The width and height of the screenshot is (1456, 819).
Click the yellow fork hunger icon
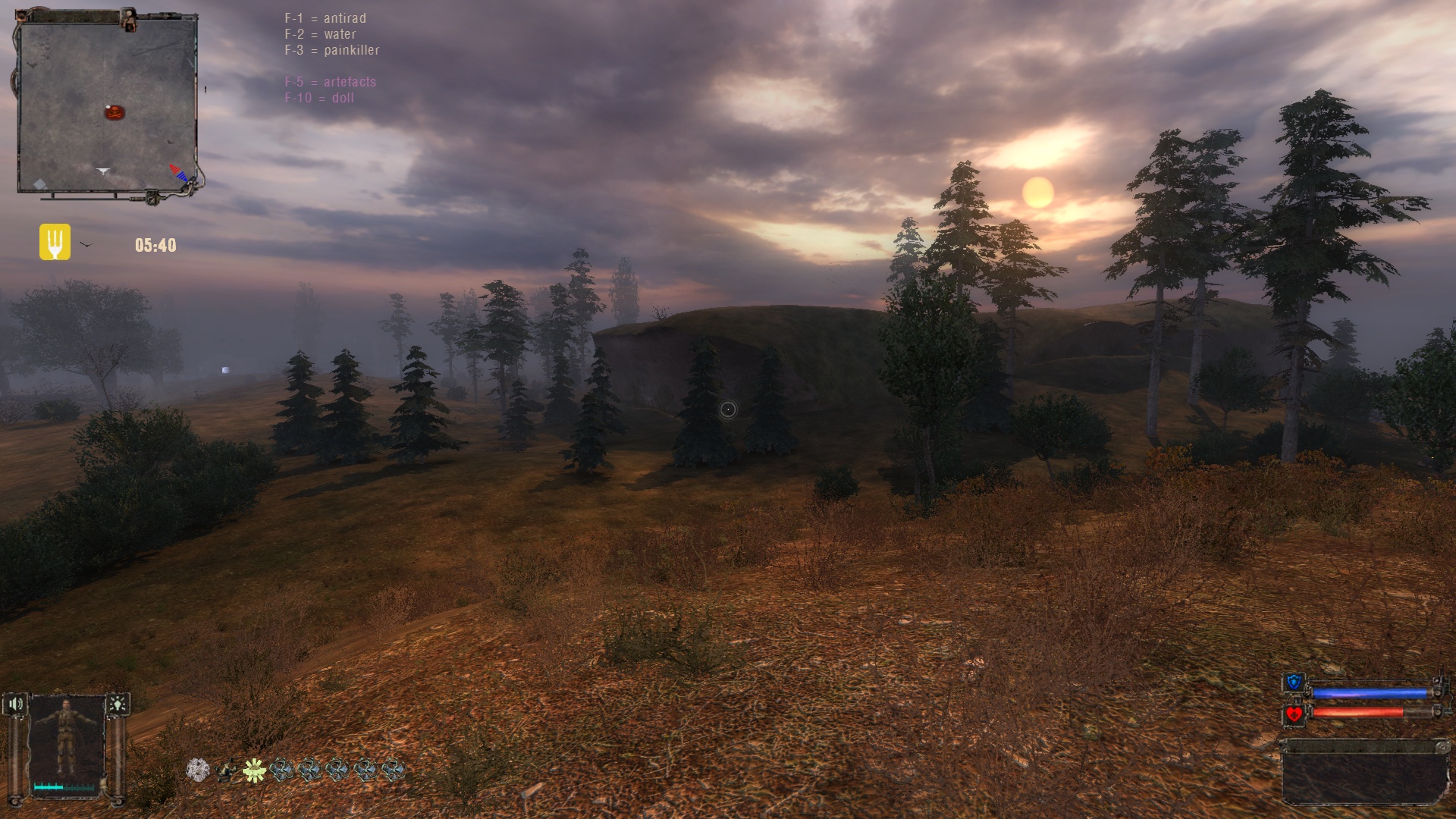[x=55, y=242]
